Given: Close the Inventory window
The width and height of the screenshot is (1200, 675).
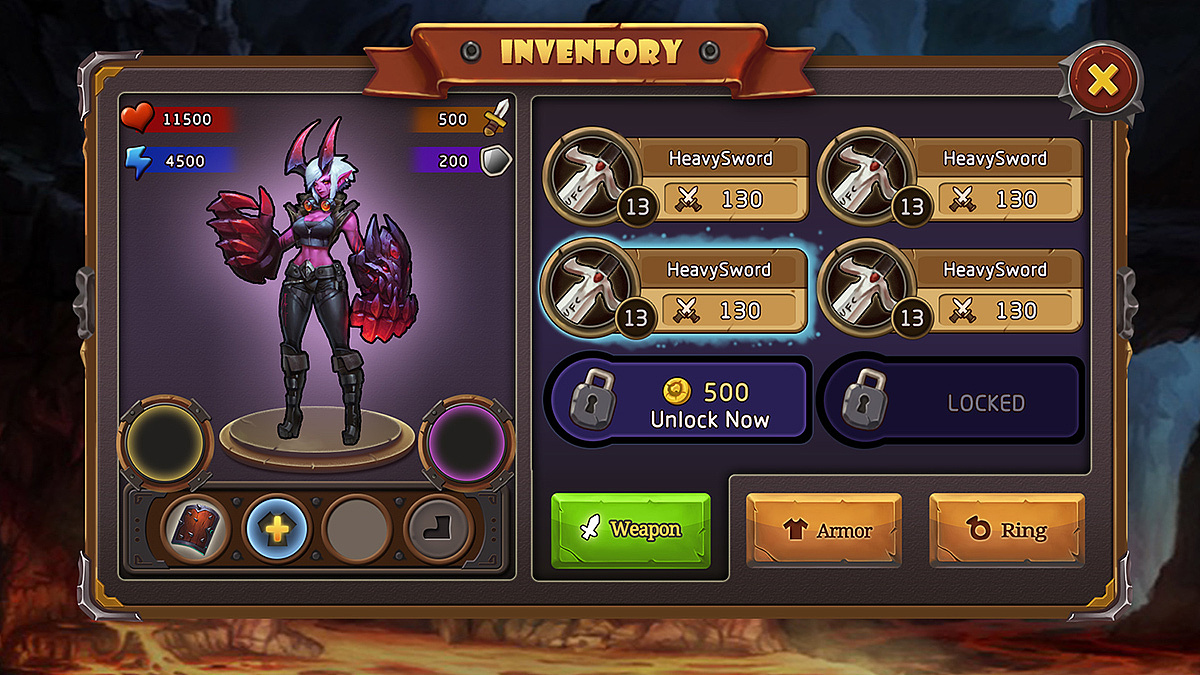Looking at the screenshot, I should click(1101, 80).
